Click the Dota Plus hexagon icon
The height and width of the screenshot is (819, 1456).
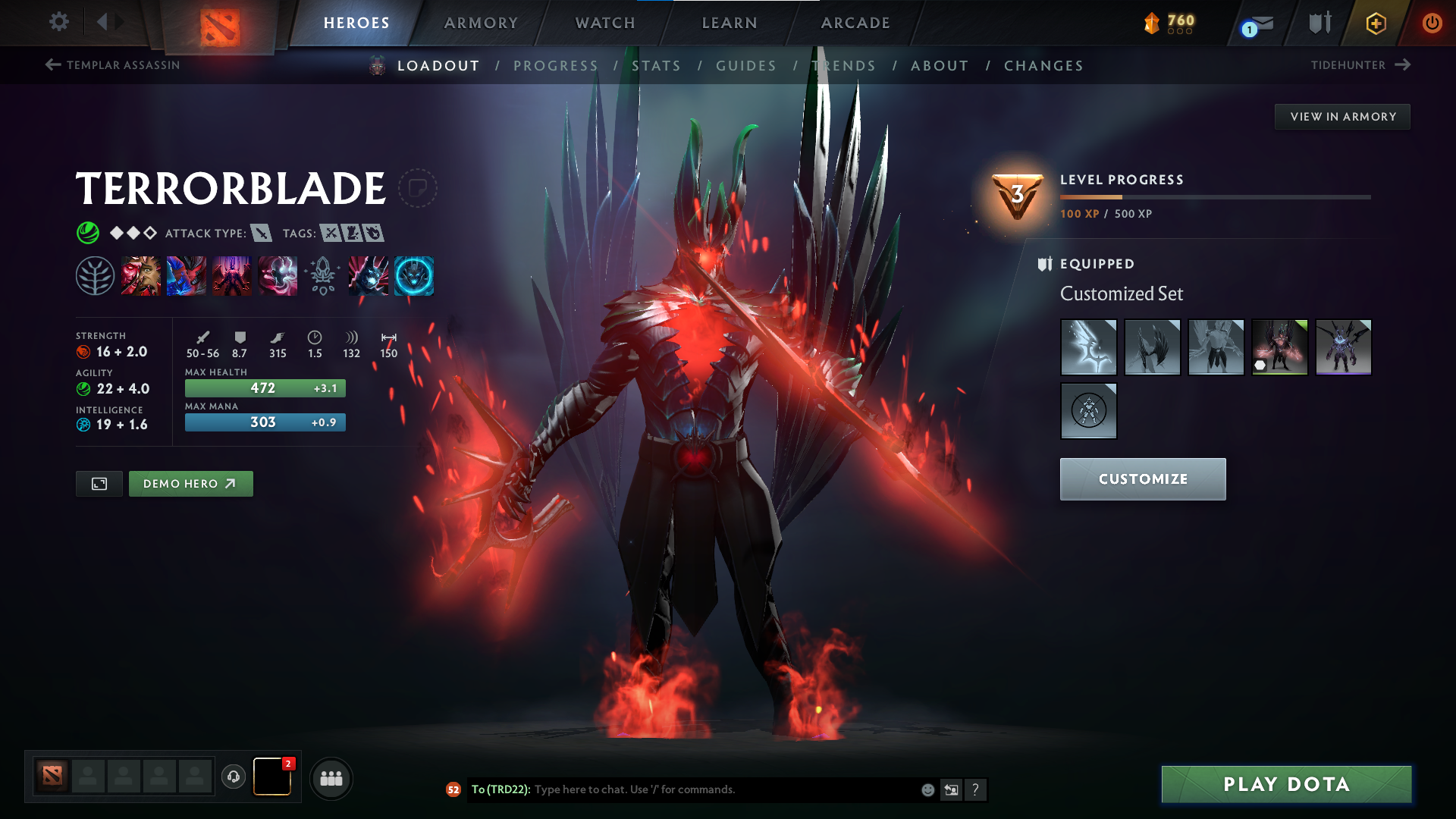click(1375, 23)
